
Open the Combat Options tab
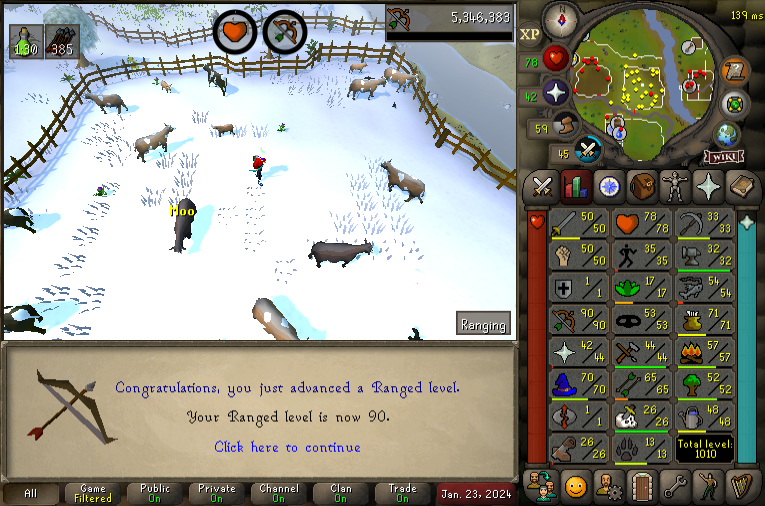click(x=542, y=187)
